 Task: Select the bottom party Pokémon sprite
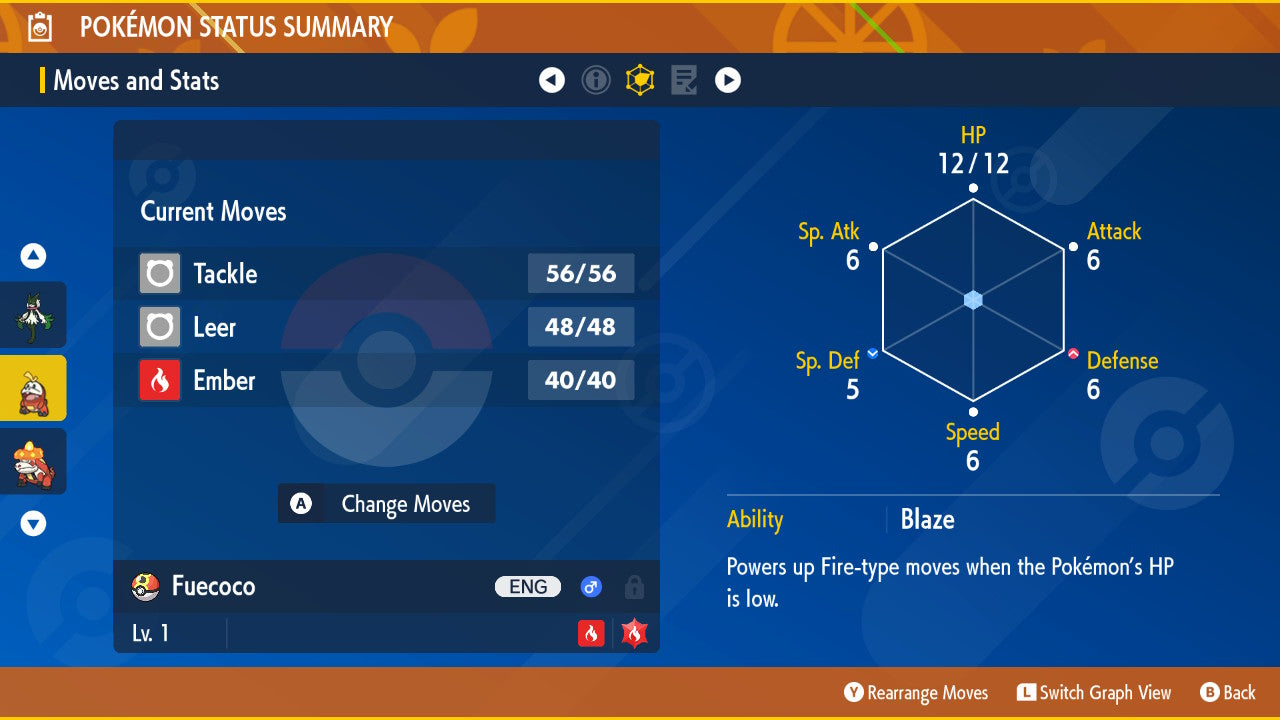(33, 461)
